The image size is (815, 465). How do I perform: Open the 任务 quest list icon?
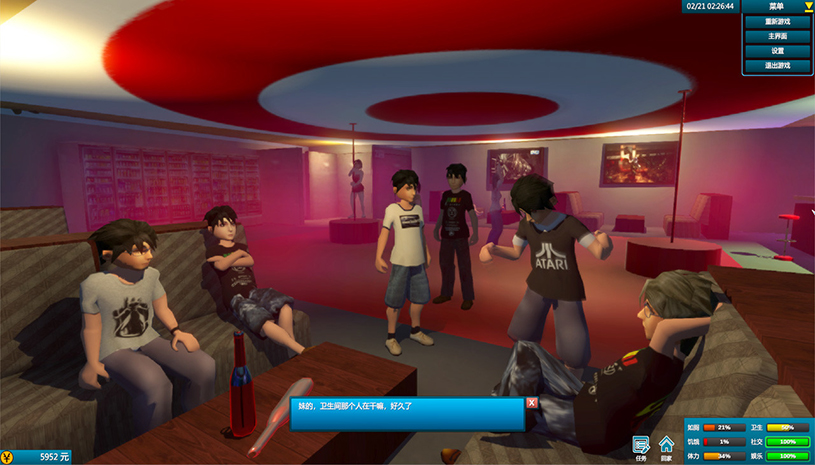click(641, 445)
